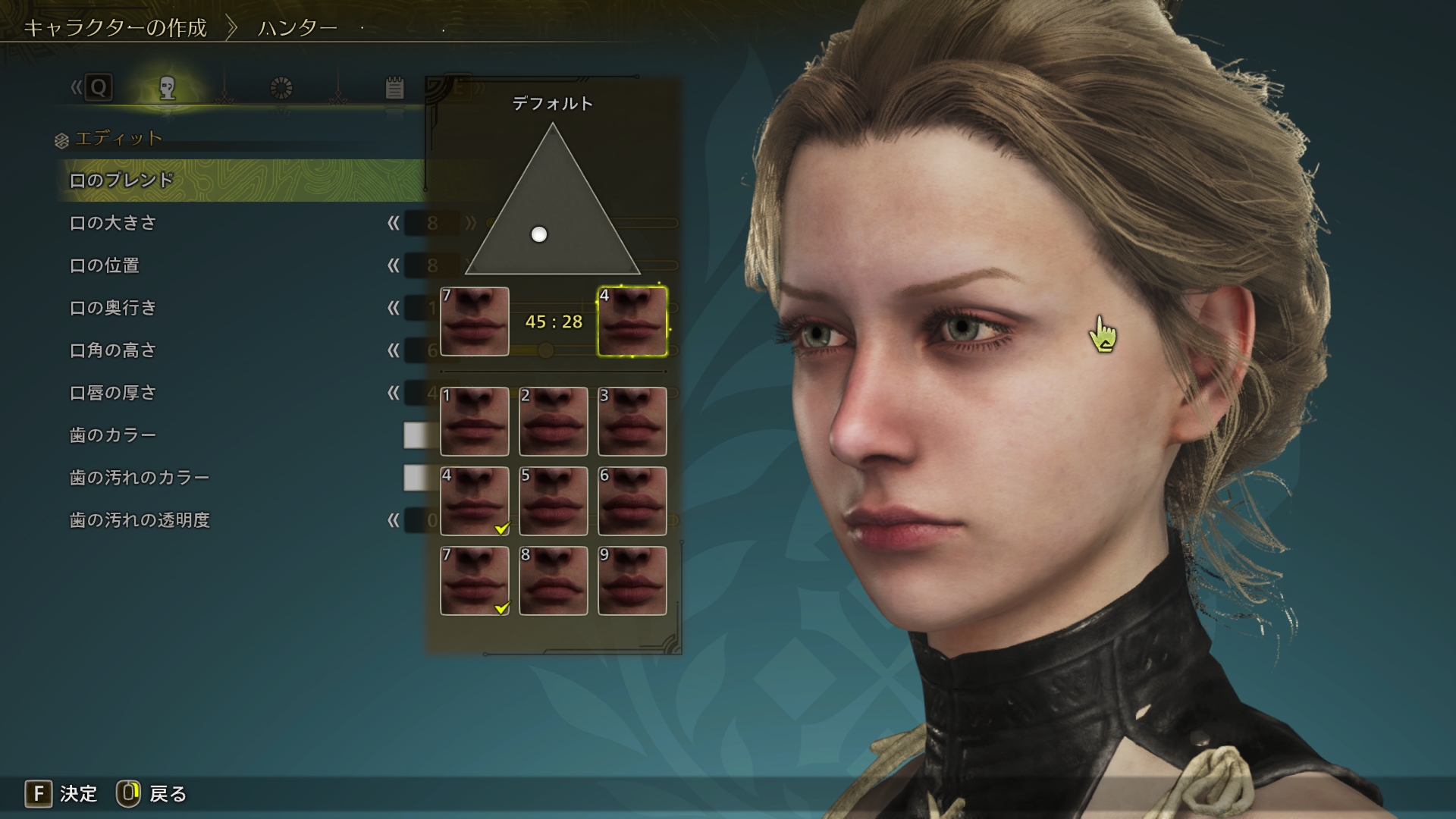The image size is (1456, 819).
Task: Open the 口の奥行き setting
Action: click(x=113, y=308)
